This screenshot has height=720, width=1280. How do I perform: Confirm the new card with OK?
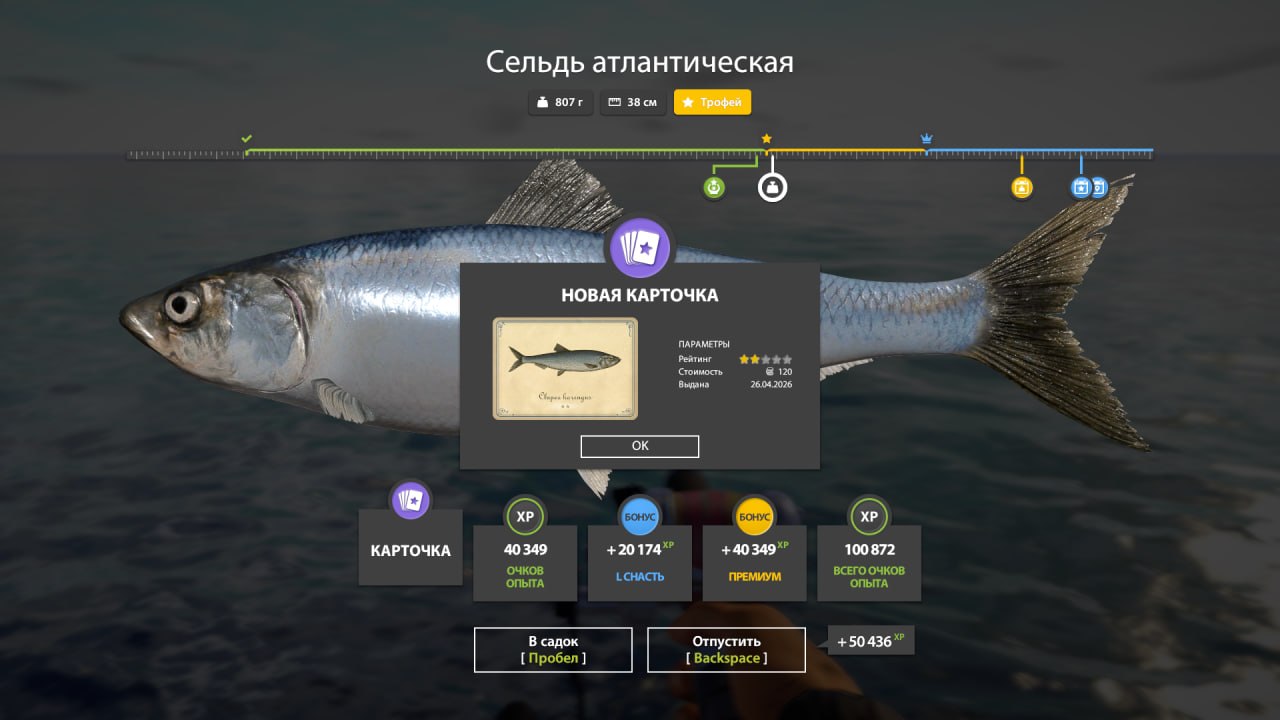[639, 446]
